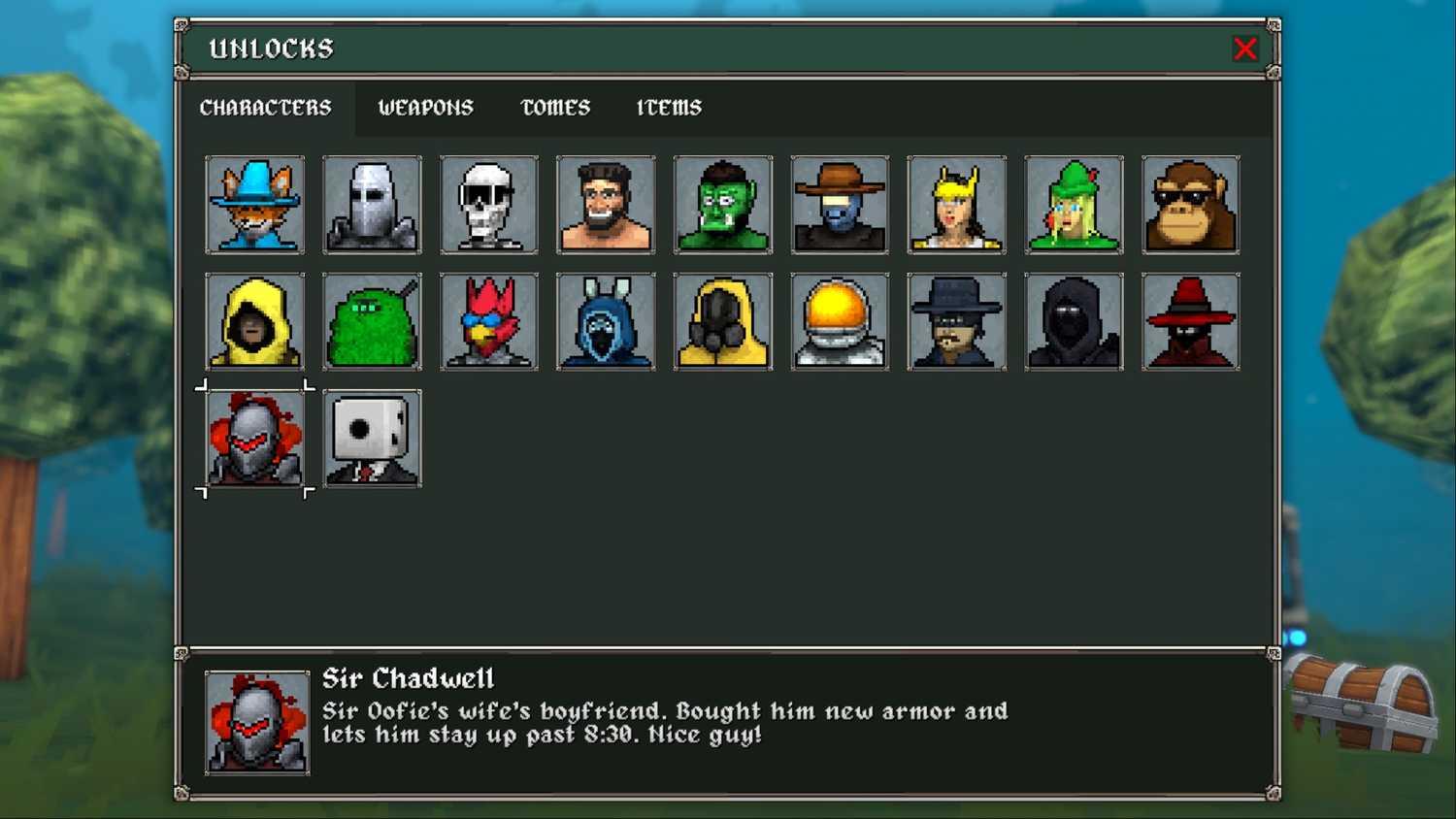Select the red bird with blue goggles
Image resolution: width=1456 pixels, height=819 pixels.
(489, 321)
